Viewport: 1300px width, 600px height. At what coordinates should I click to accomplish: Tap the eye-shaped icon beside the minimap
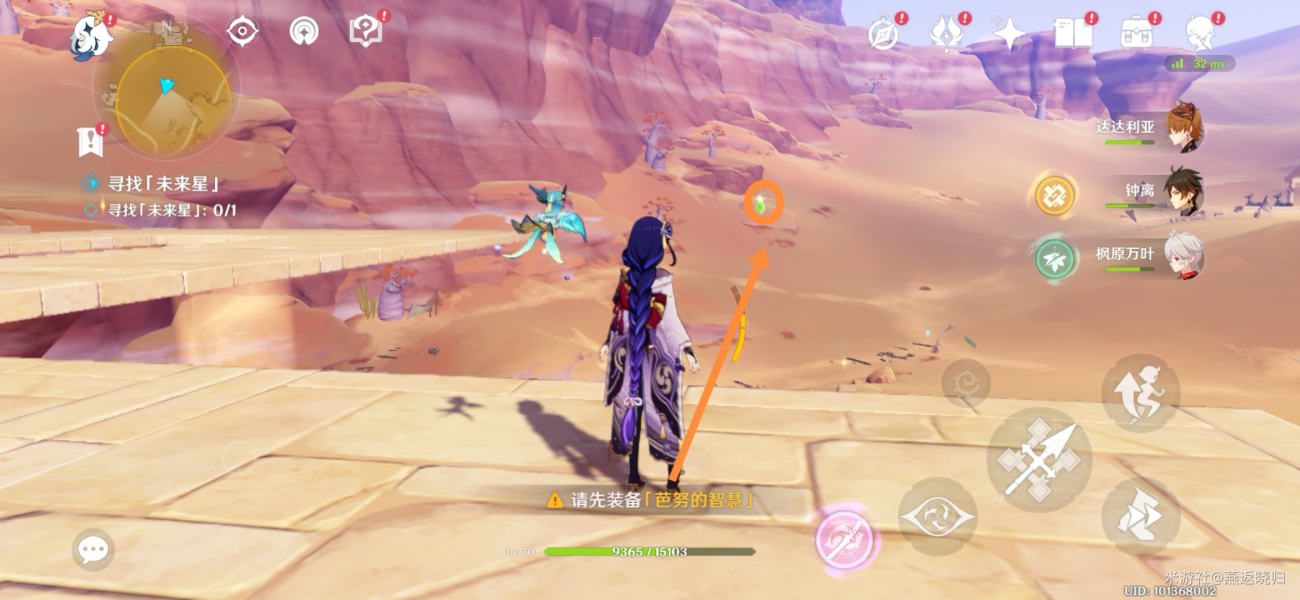(x=242, y=31)
